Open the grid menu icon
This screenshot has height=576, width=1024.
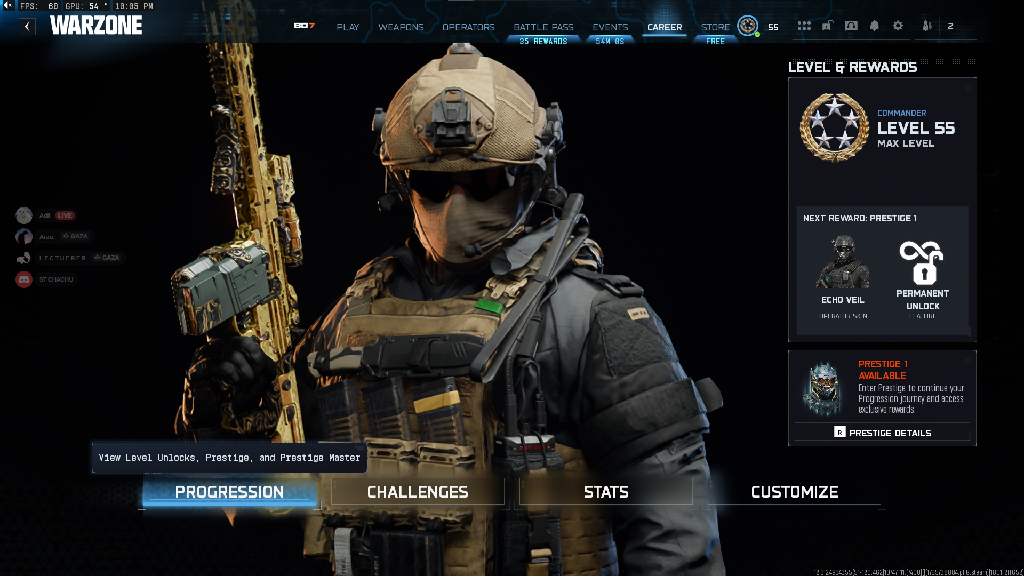804,26
